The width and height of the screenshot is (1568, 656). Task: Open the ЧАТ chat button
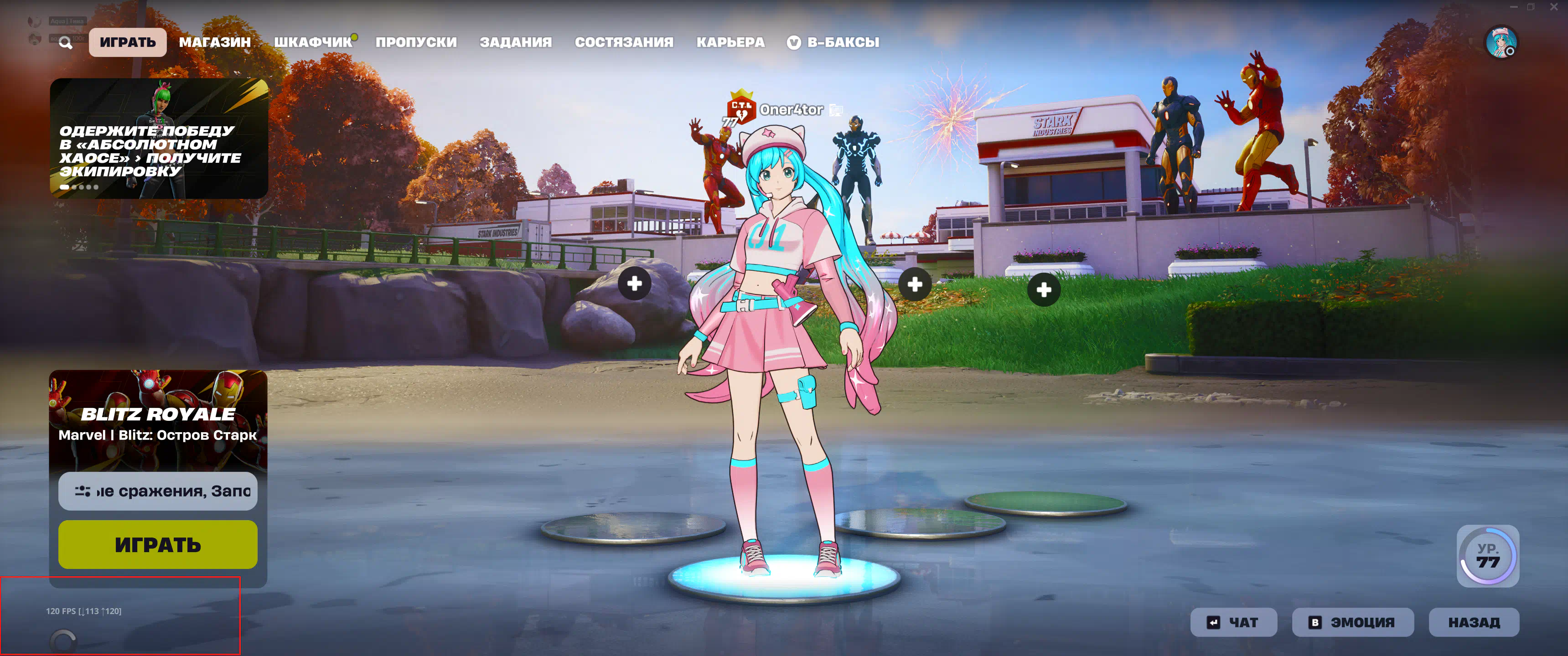[x=1233, y=623]
